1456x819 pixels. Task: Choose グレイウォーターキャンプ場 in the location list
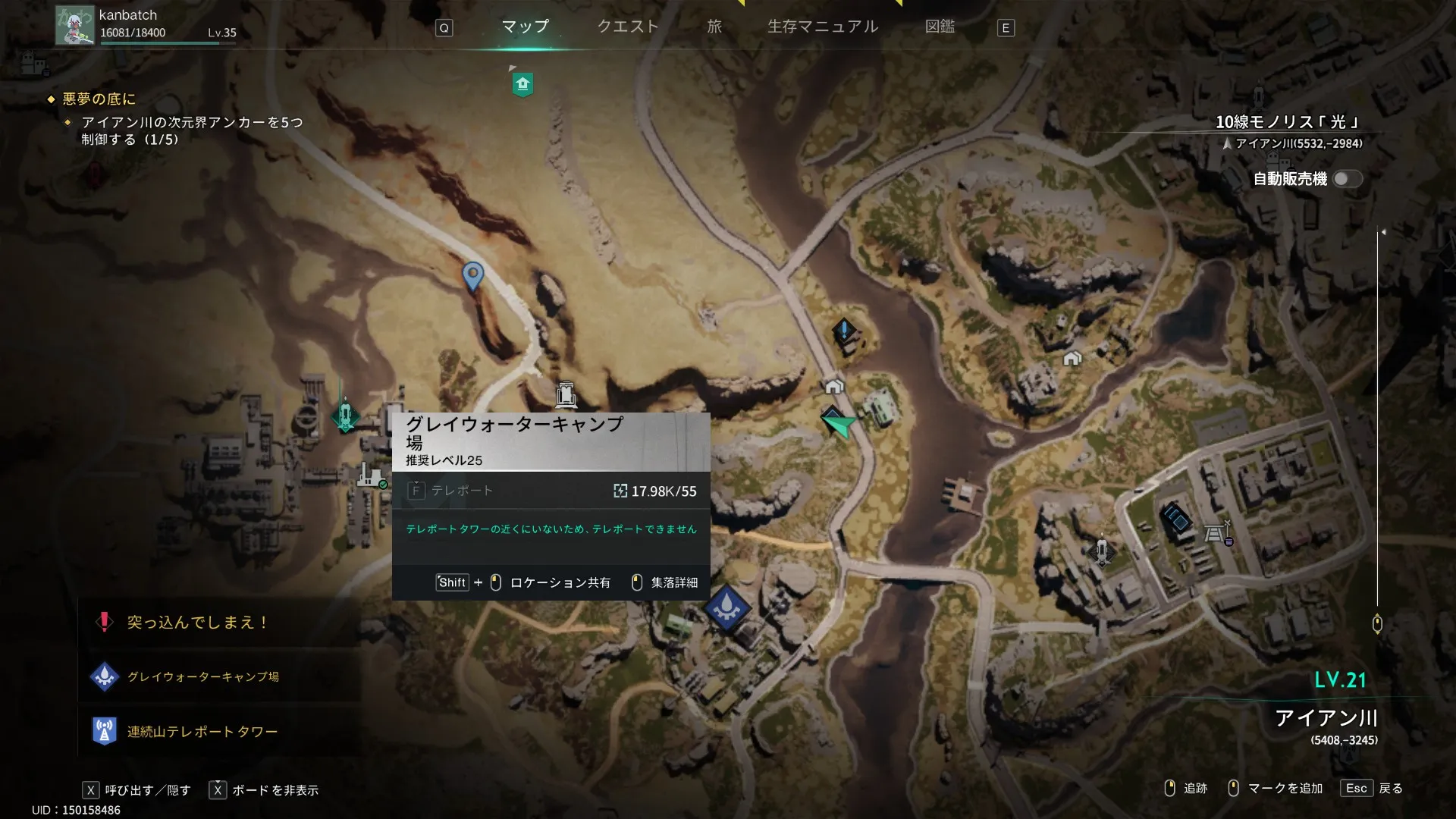[x=202, y=676]
